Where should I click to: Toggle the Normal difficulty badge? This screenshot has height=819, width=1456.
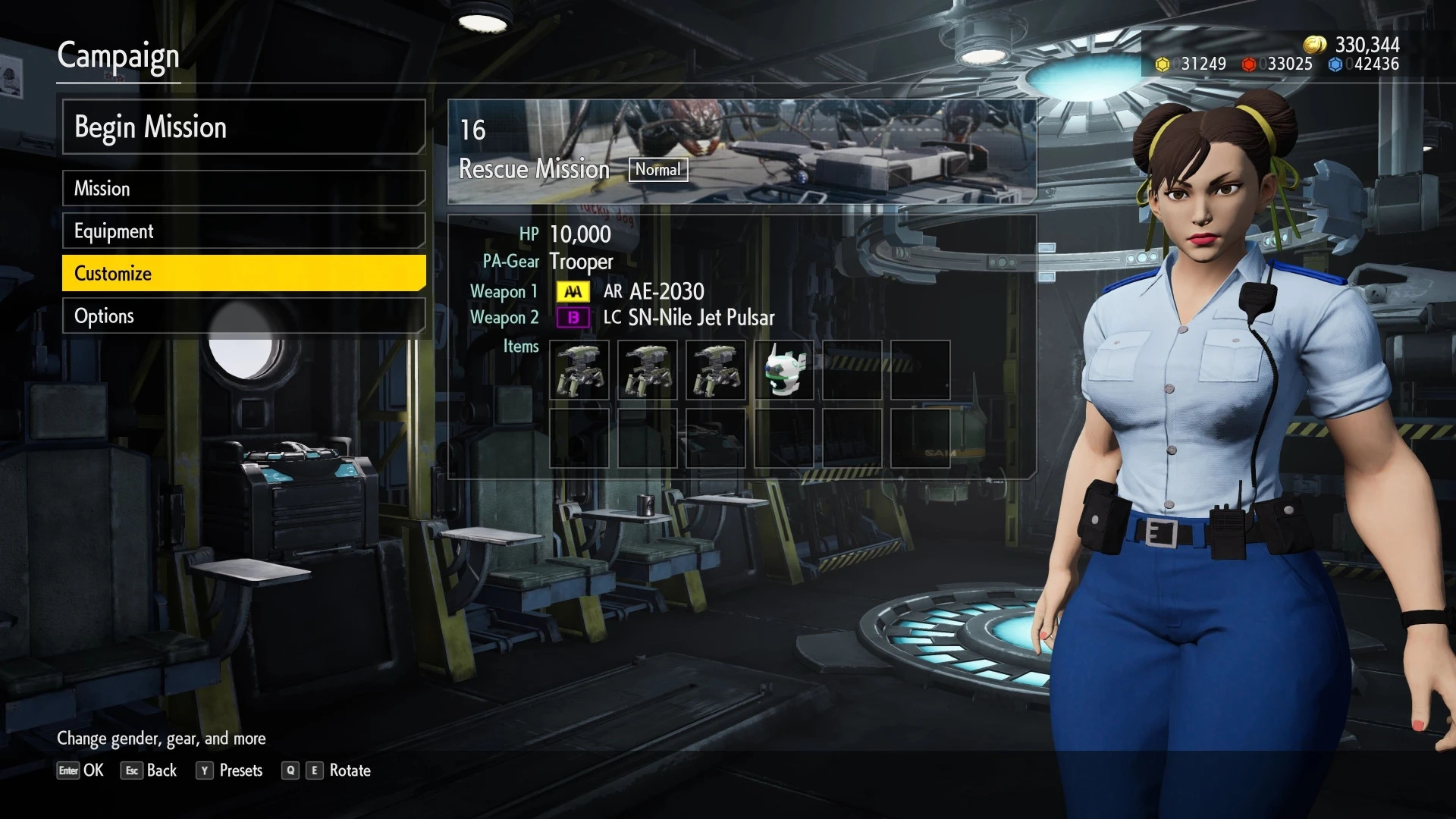(658, 169)
